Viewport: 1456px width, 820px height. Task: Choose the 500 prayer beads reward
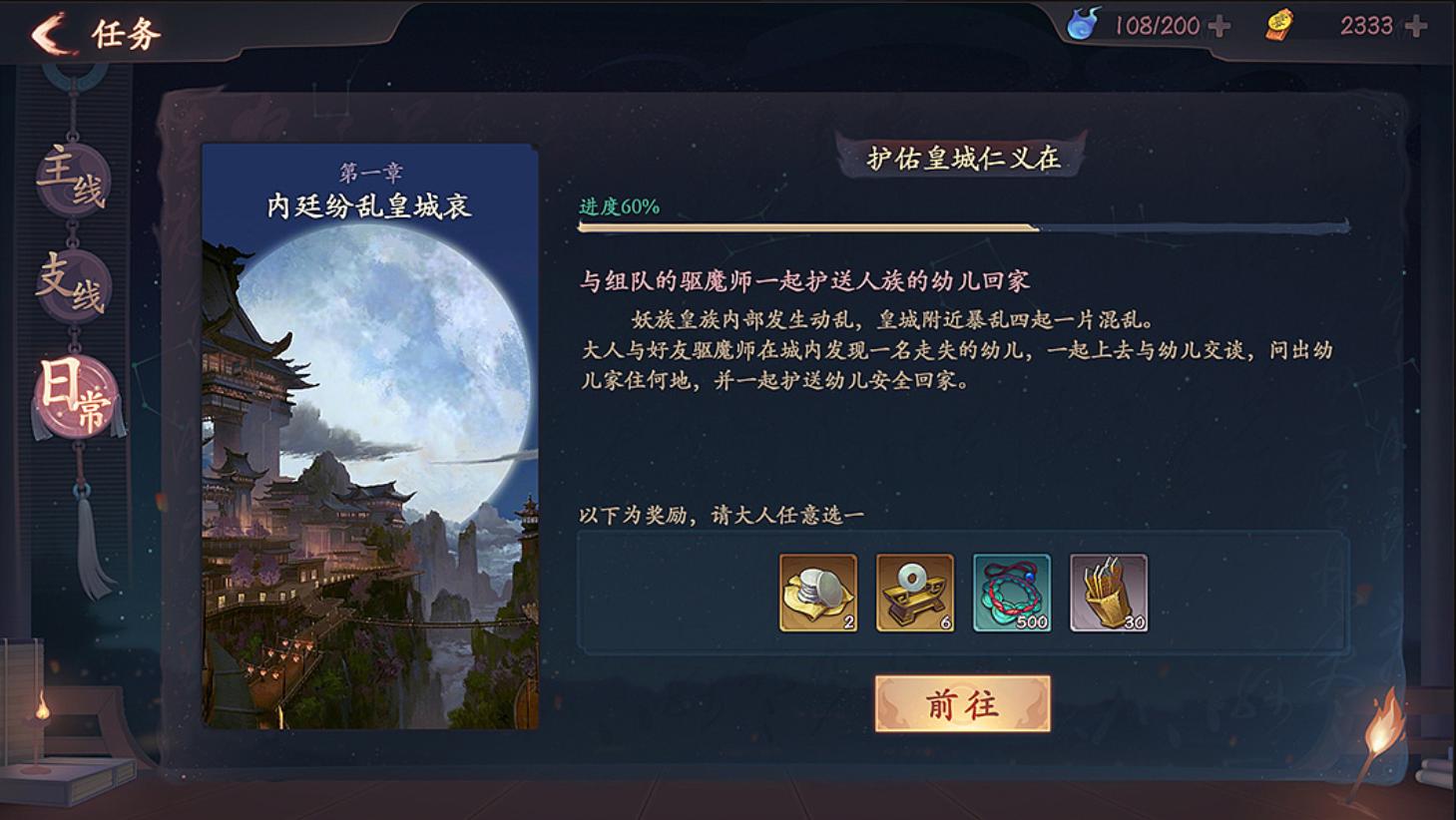pyautogui.click(x=1010, y=593)
